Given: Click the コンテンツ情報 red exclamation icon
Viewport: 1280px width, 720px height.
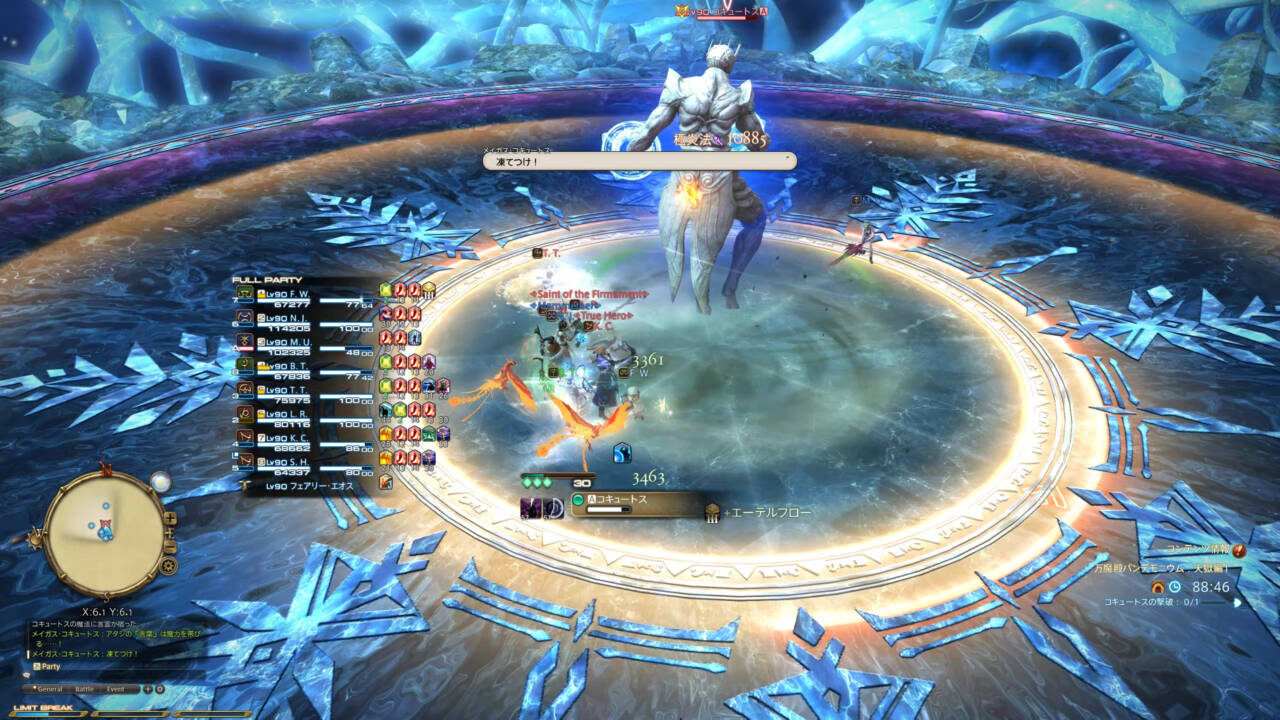Looking at the screenshot, I should coord(1238,551).
